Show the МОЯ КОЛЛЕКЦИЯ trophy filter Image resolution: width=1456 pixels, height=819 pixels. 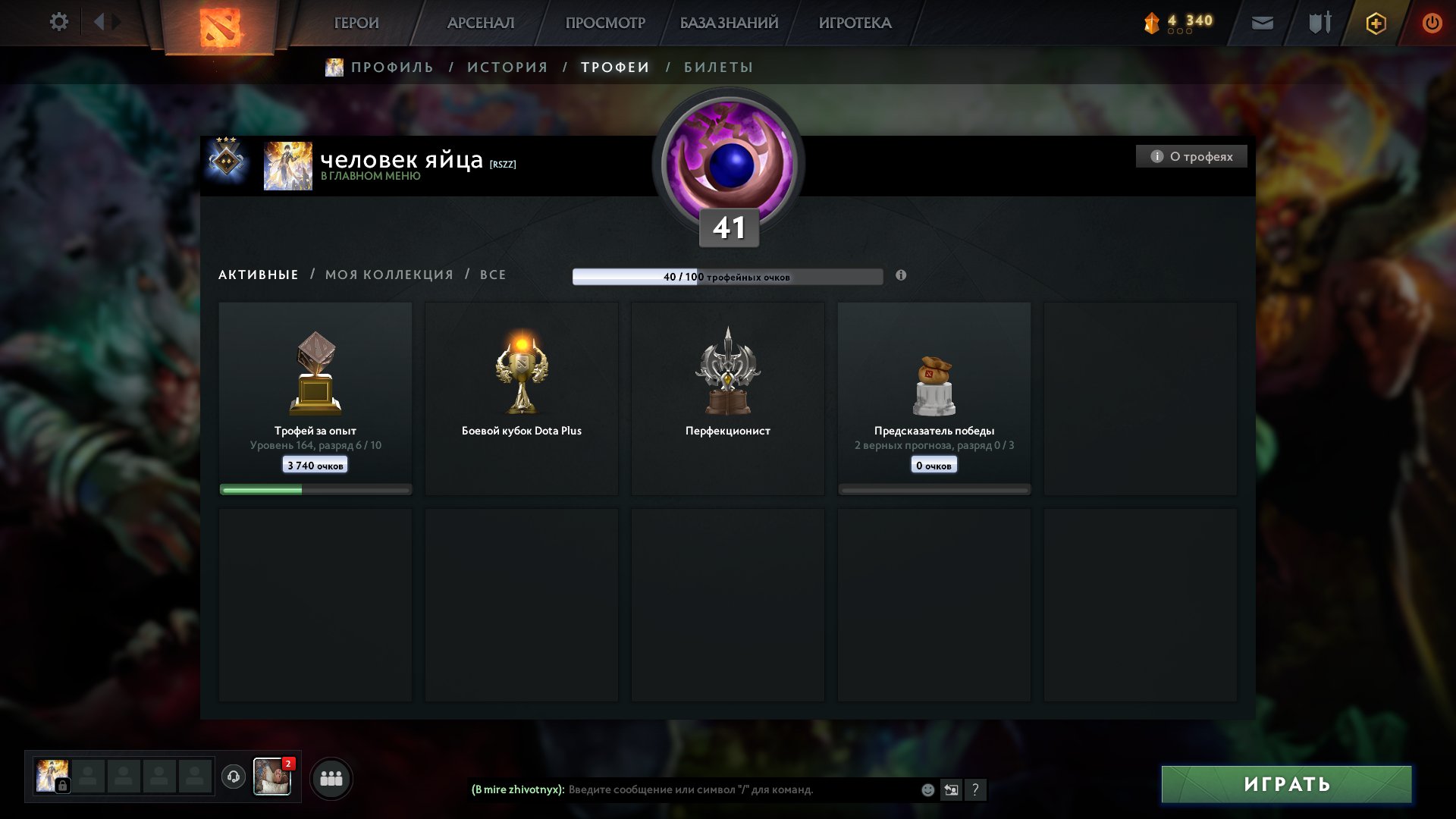pos(389,275)
